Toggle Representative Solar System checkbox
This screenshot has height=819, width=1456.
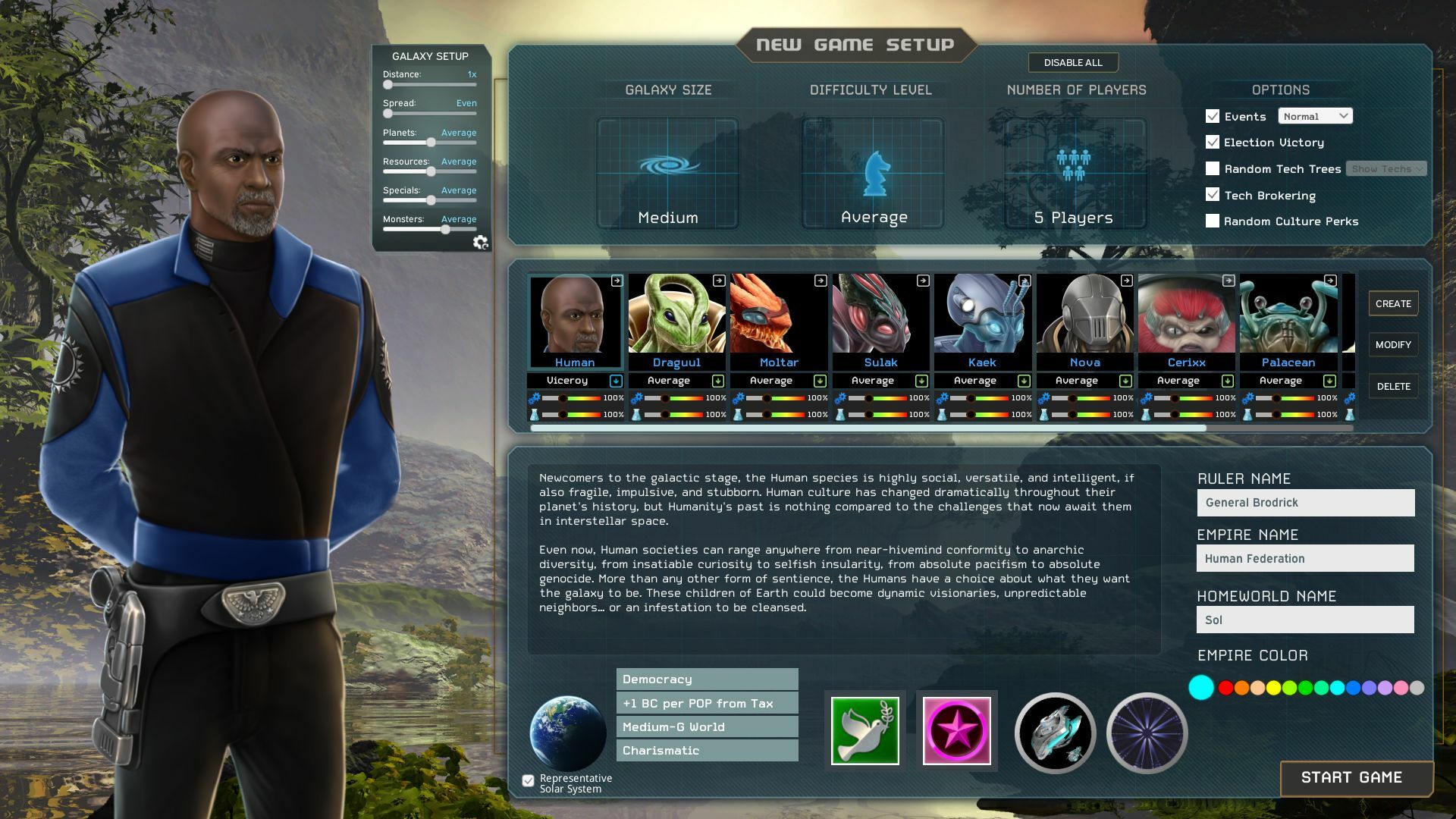click(x=529, y=781)
